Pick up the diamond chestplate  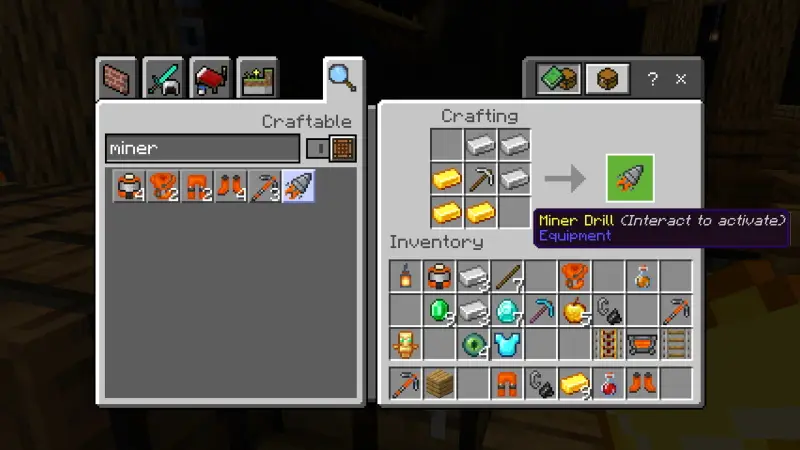point(507,345)
